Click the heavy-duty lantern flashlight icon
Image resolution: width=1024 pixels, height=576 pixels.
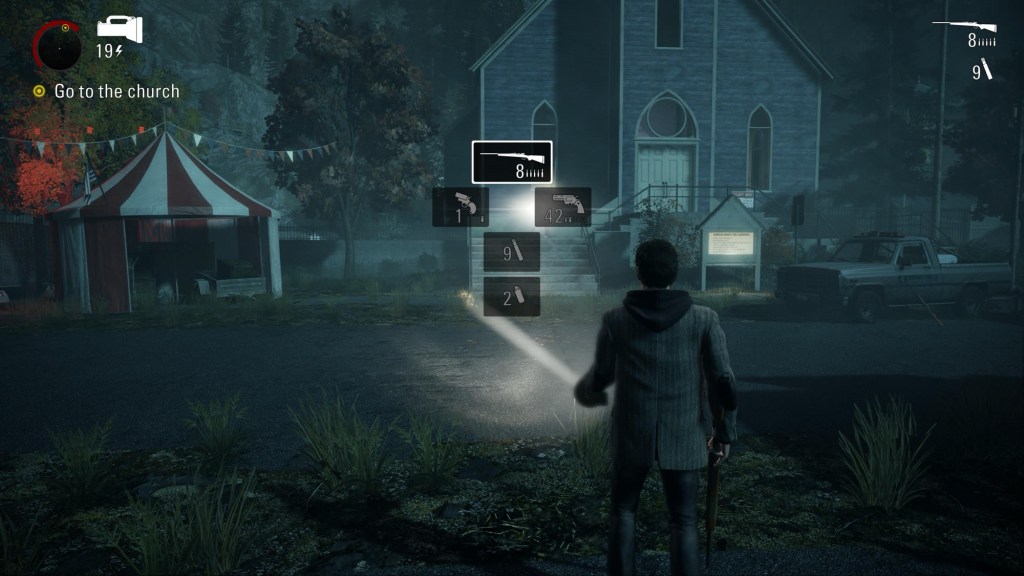coord(120,30)
